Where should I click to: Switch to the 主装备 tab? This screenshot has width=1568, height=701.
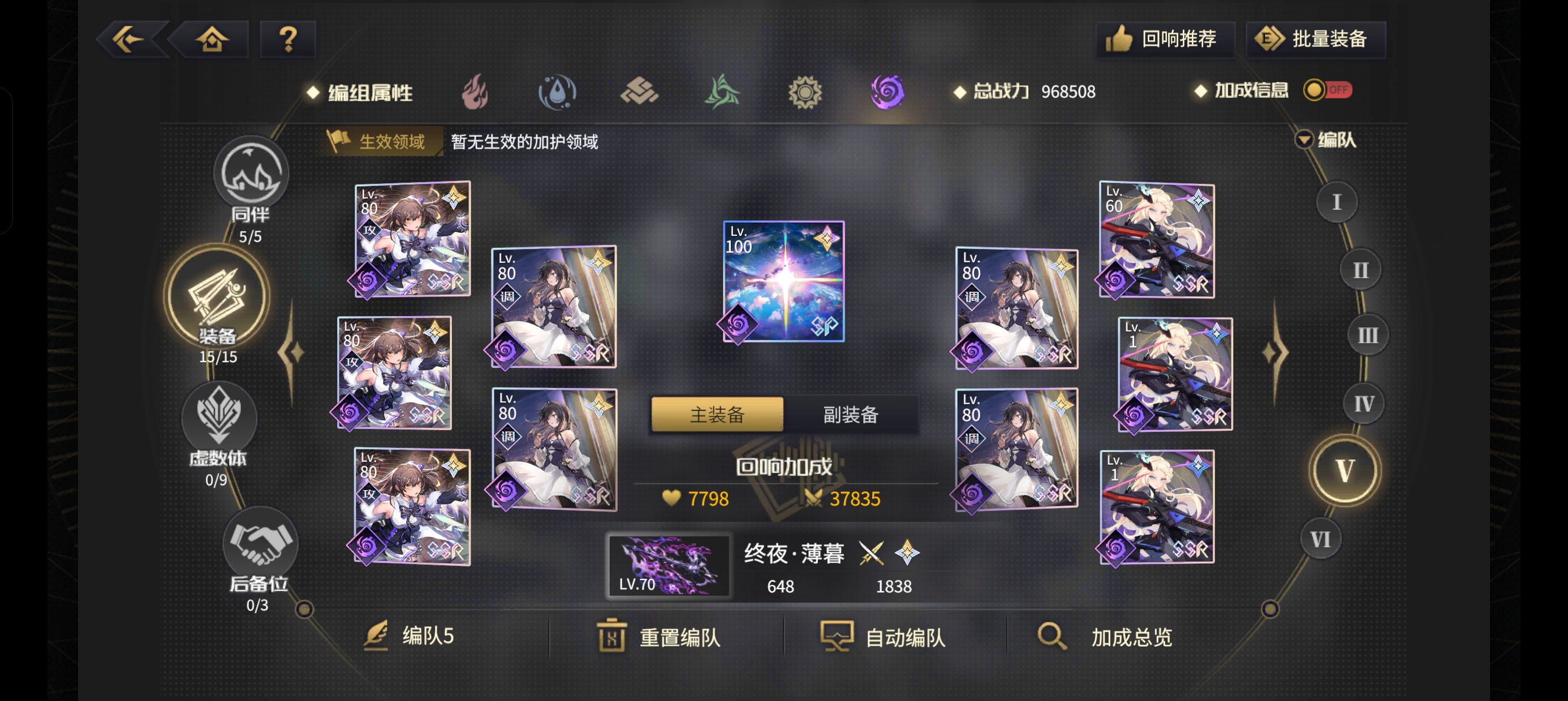(717, 414)
